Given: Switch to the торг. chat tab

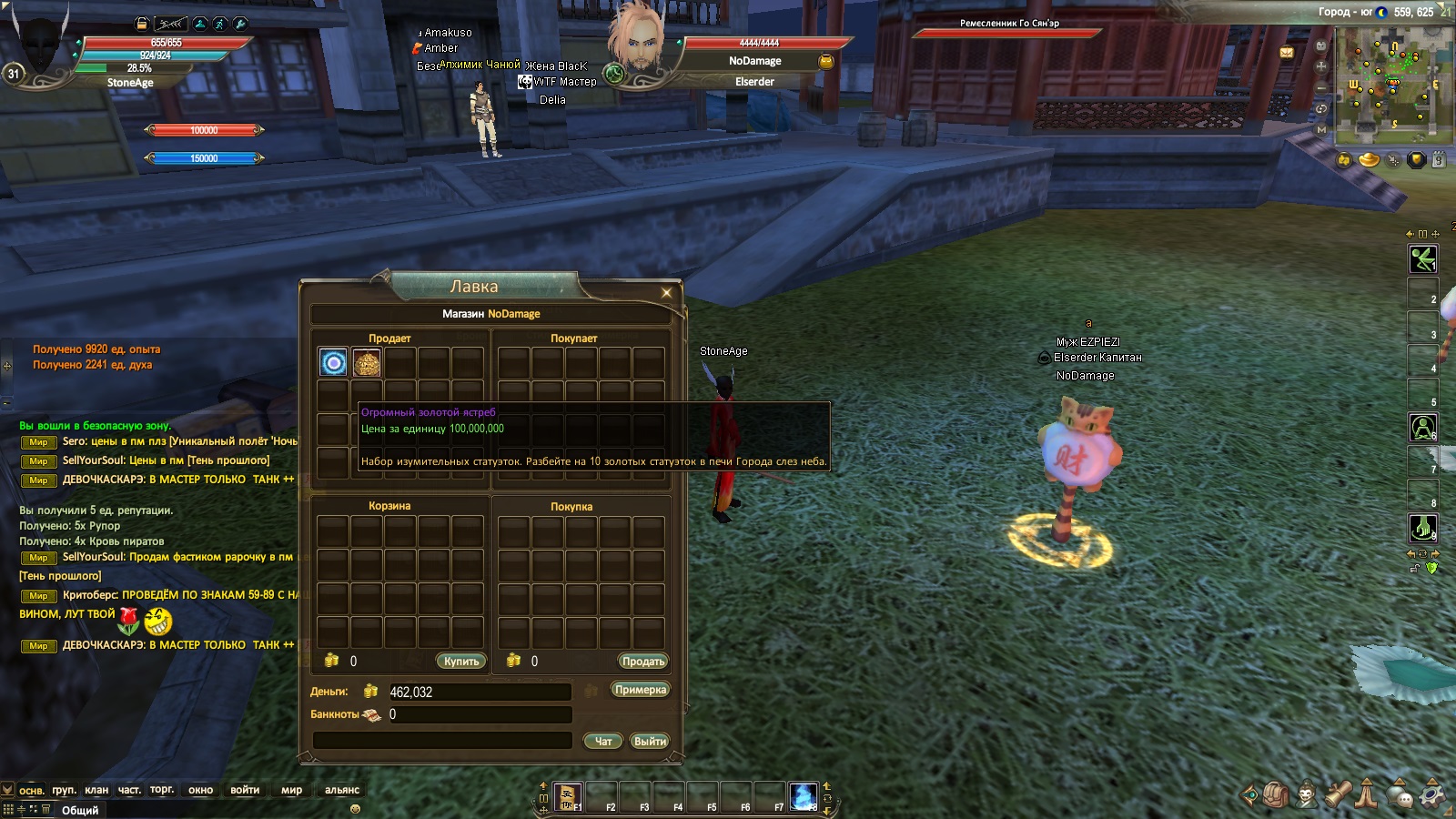Looking at the screenshot, I should (x=162, y=790).
